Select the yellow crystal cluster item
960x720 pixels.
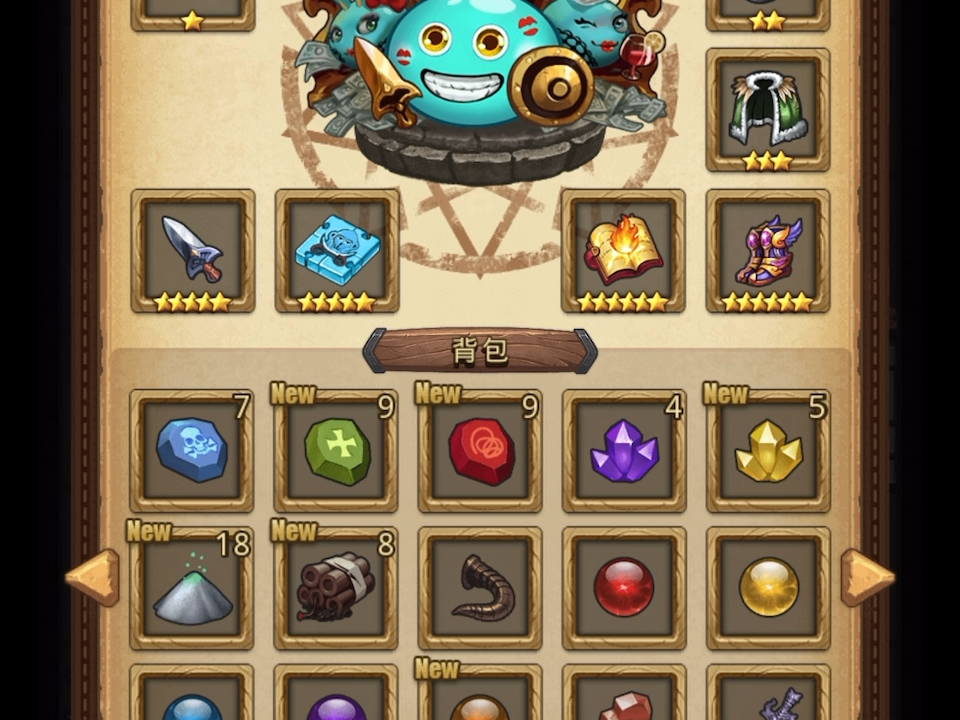(768, 451)
